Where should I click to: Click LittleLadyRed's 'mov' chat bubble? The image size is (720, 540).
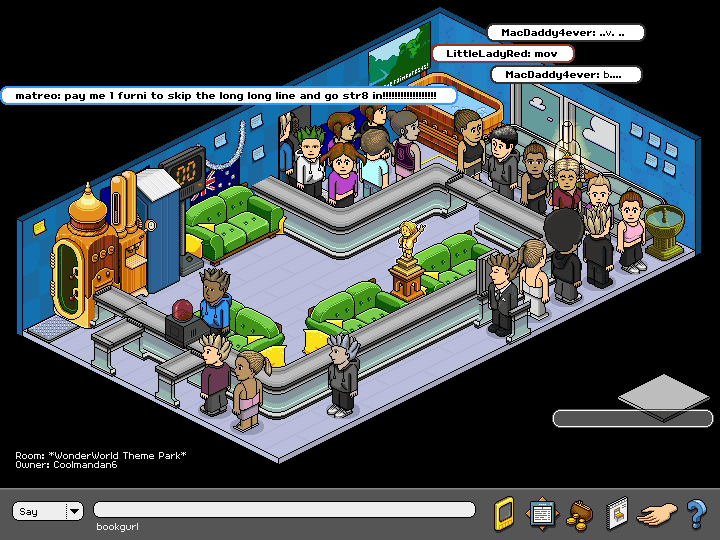pos(503,53)
